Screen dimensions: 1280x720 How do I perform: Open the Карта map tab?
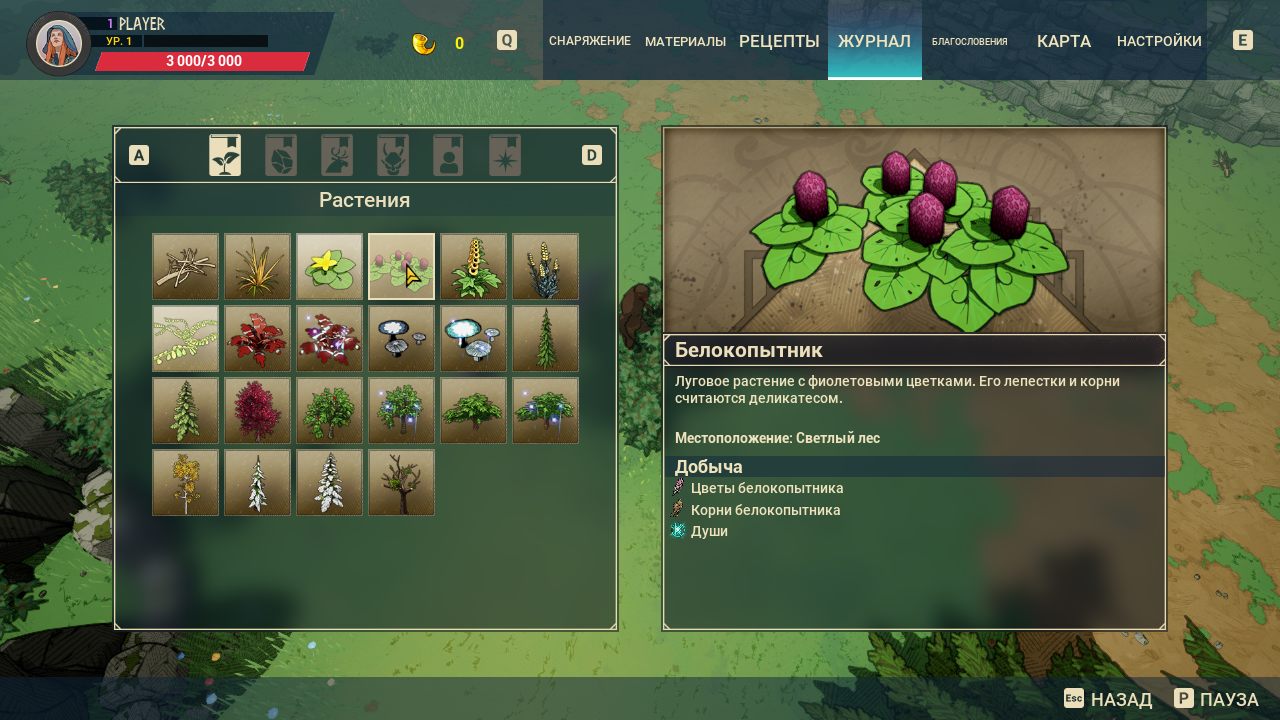1063,41
